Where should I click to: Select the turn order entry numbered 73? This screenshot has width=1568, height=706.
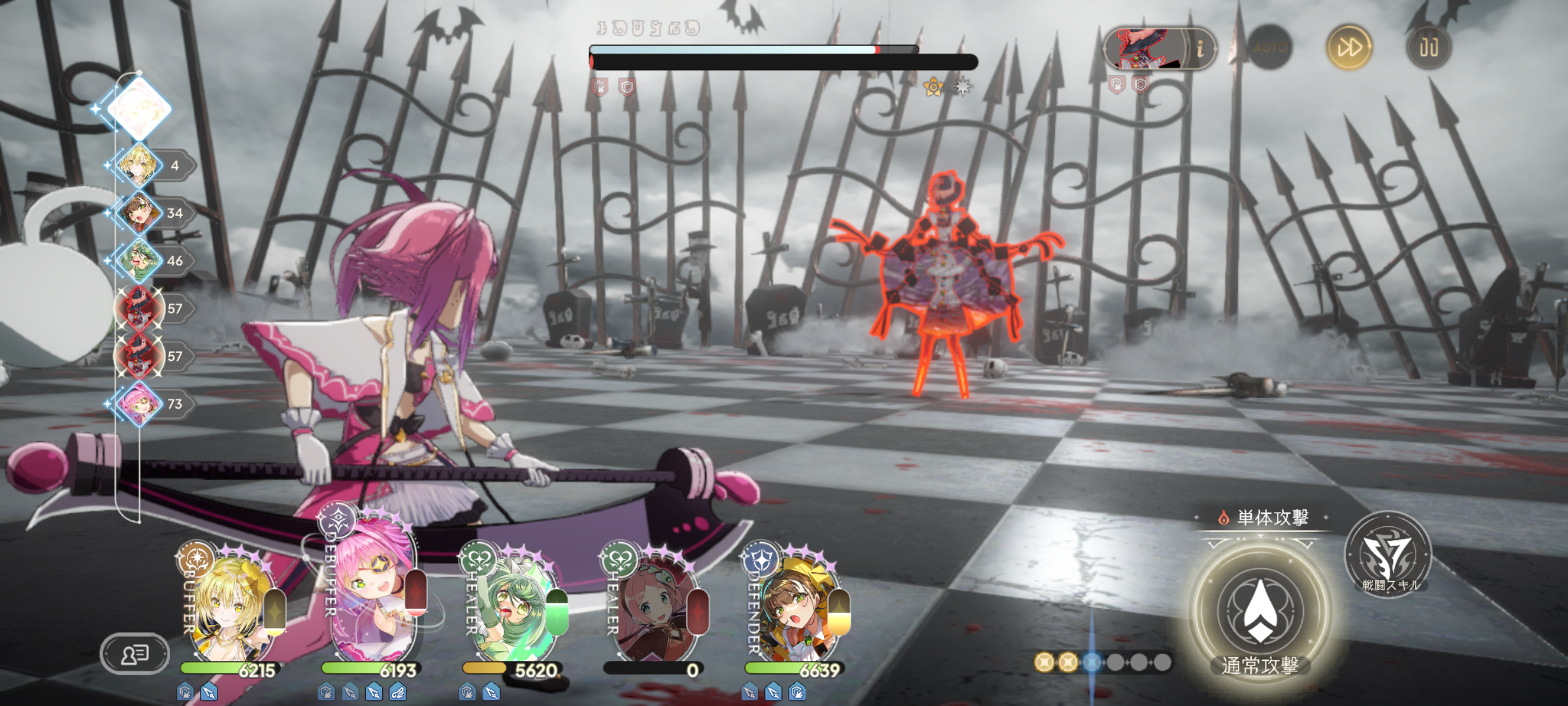click(x=139, y=404)
